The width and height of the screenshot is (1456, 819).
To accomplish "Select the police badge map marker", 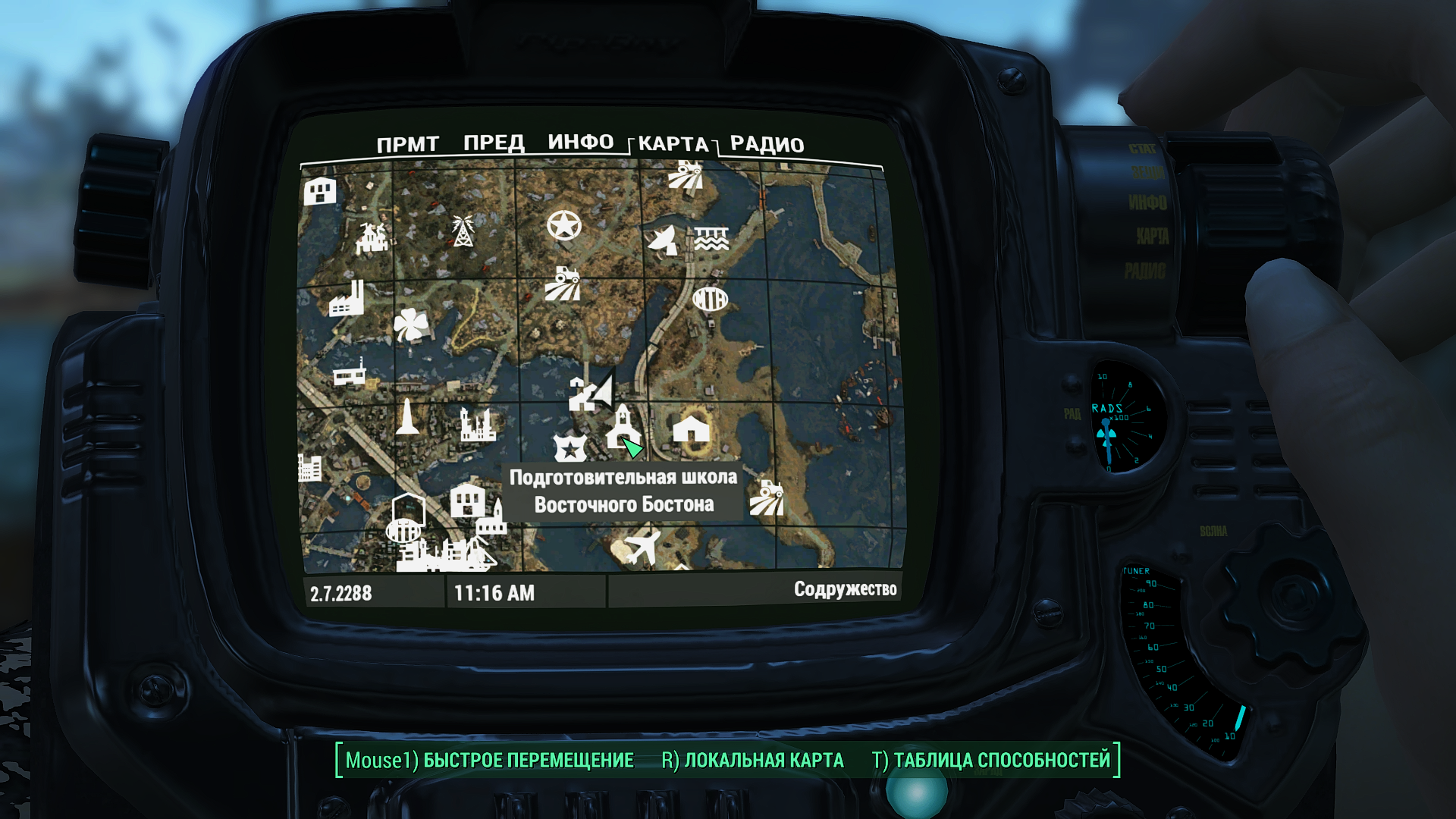I will 569,448.
